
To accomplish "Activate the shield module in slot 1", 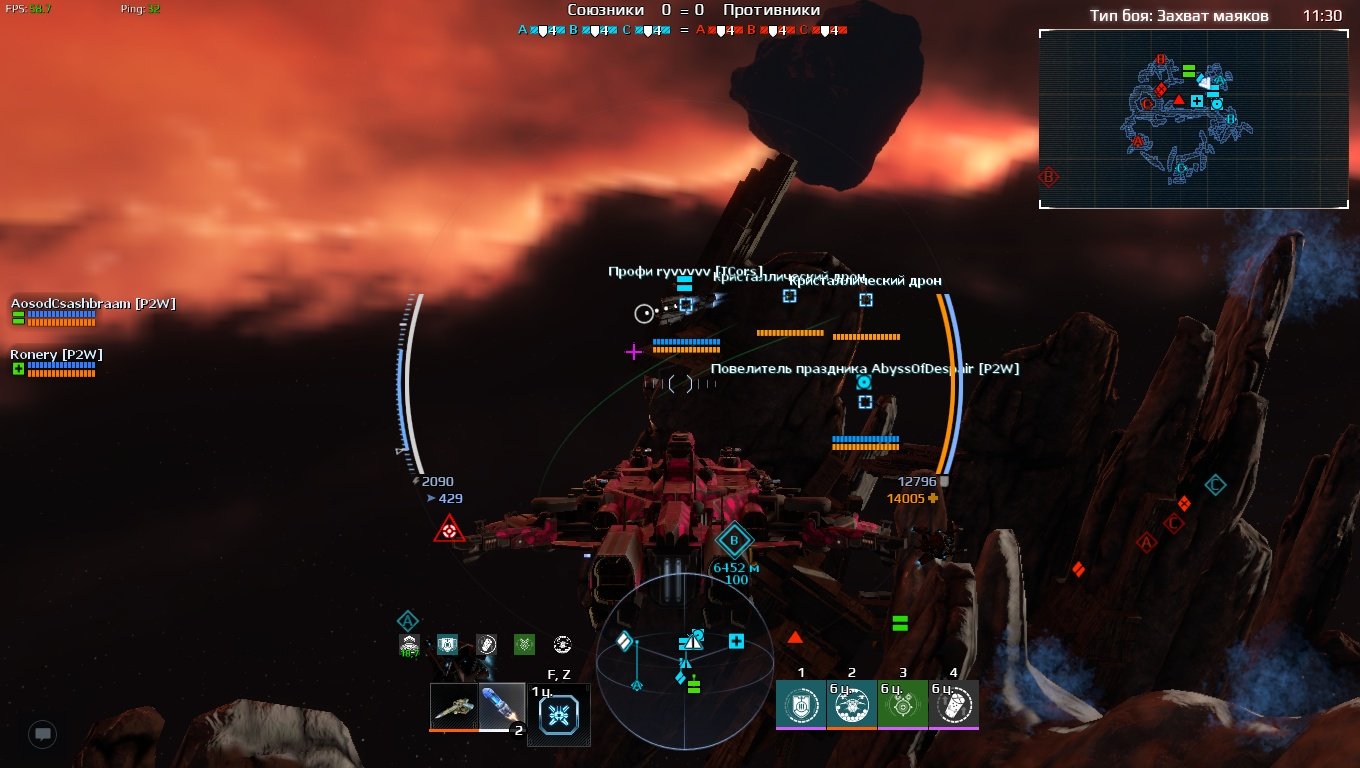I will pos(801,704).
